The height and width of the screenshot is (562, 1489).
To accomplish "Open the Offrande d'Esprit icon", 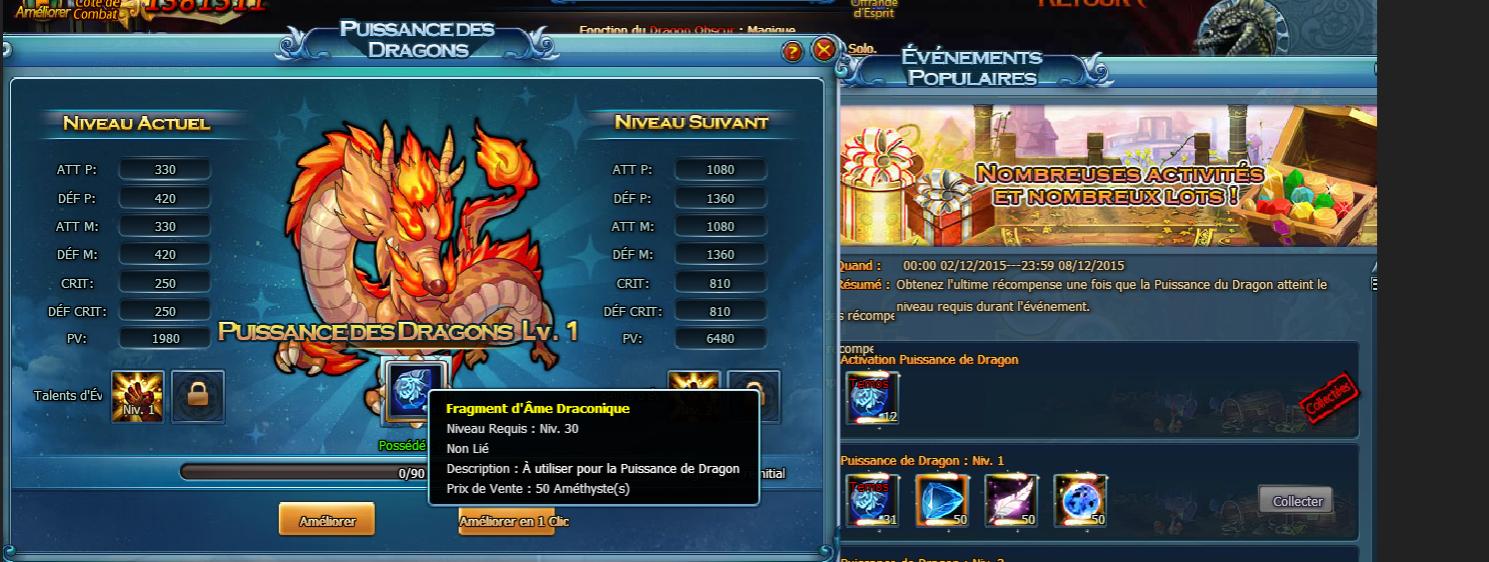I will click(x=873, y=8).
